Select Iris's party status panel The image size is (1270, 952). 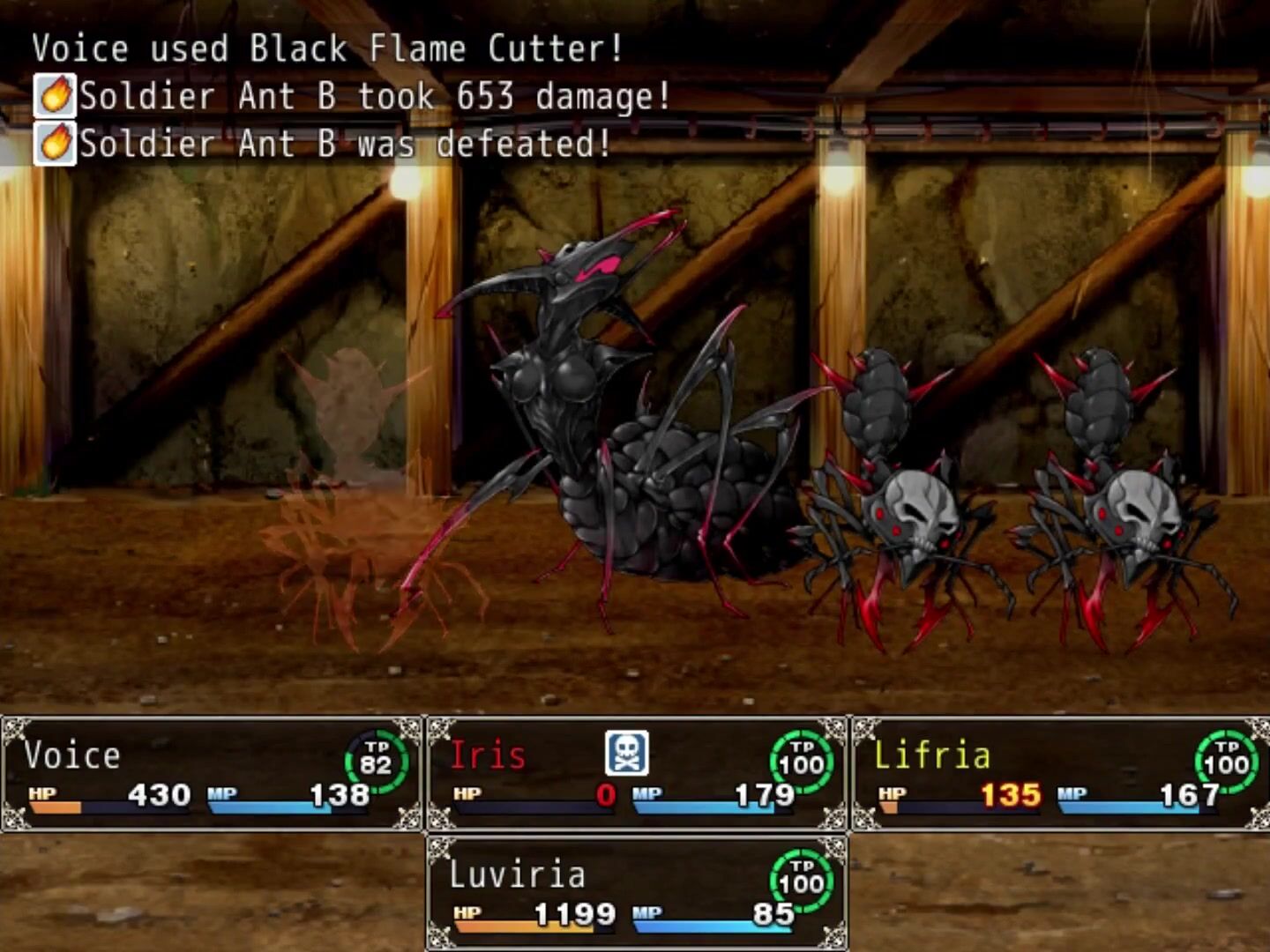[636, 774]
